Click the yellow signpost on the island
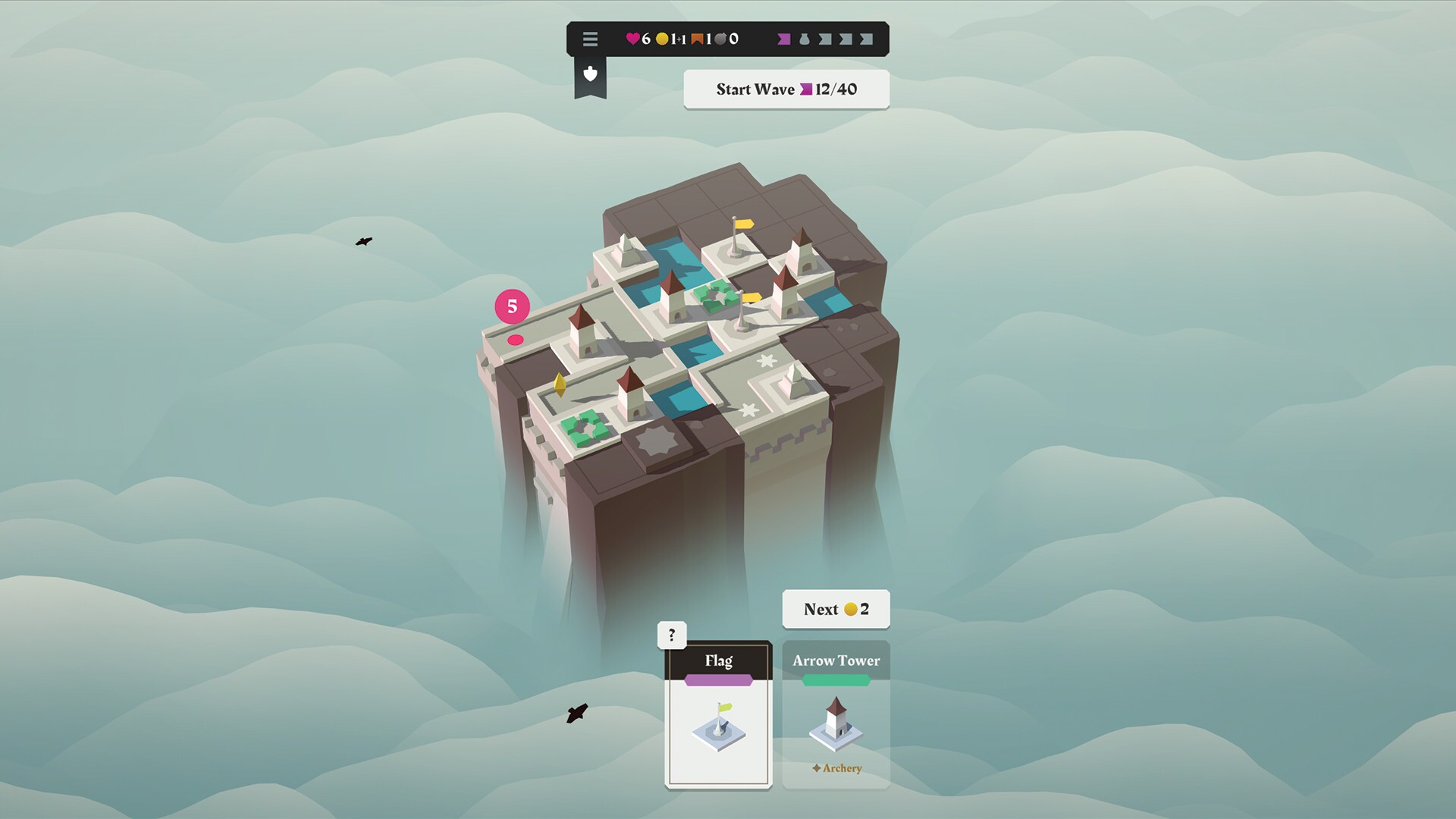The height and width of the screenshot is (819, 1456). click(x=745, y=223)
